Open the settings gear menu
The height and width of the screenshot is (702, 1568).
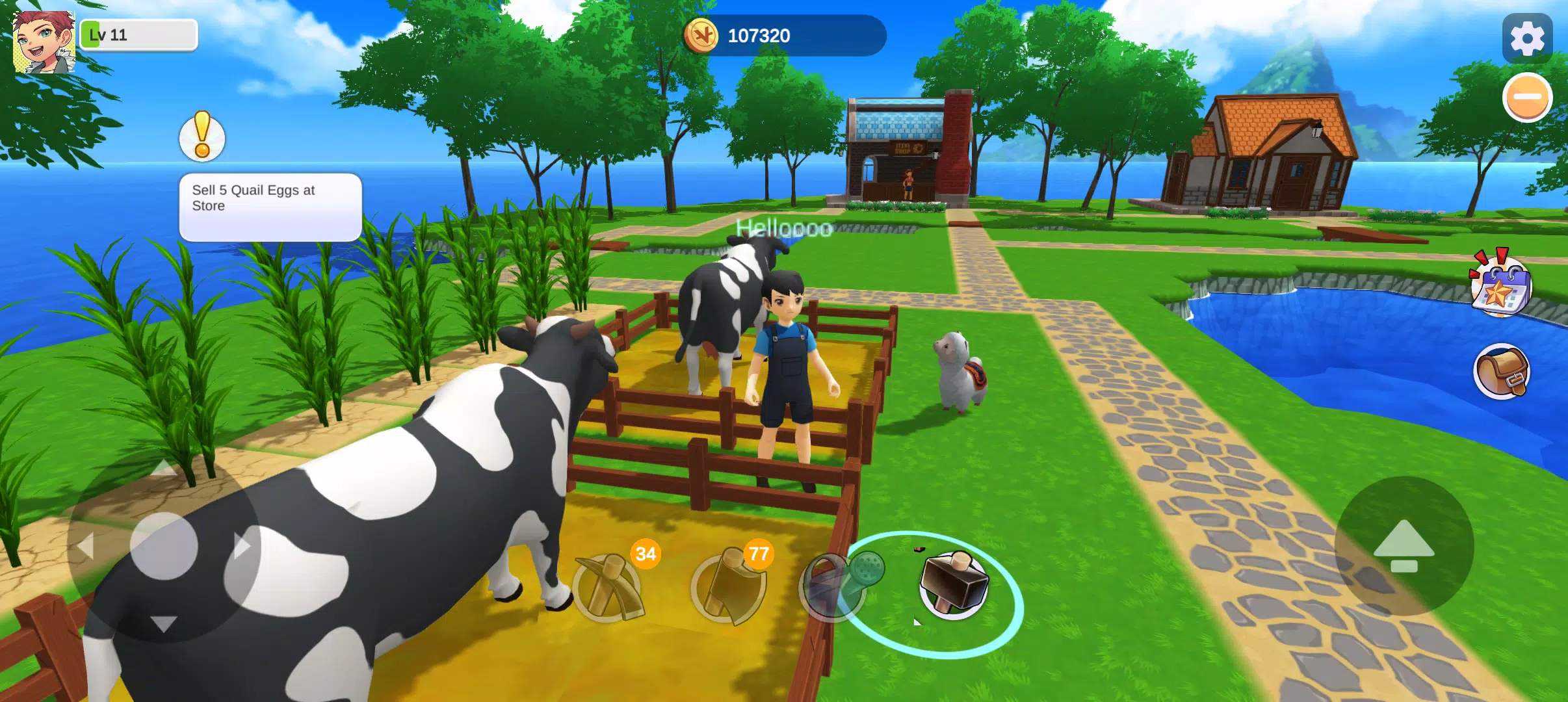[x=1526, y=37]
